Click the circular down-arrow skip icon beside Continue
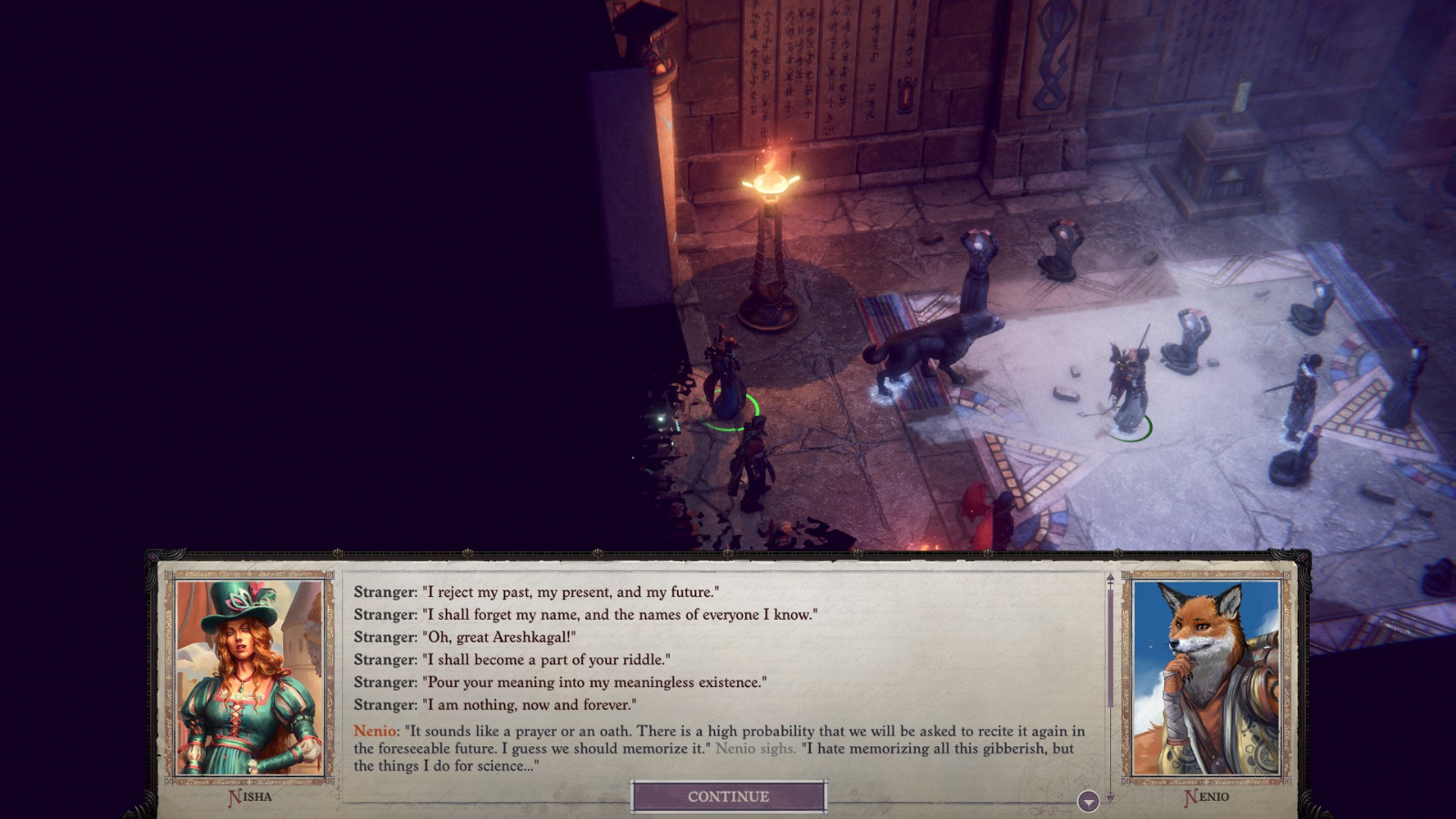Image resolution: width=1456 pixels, height=819 pixels. pyautogui.click(x=1087, y=802)
